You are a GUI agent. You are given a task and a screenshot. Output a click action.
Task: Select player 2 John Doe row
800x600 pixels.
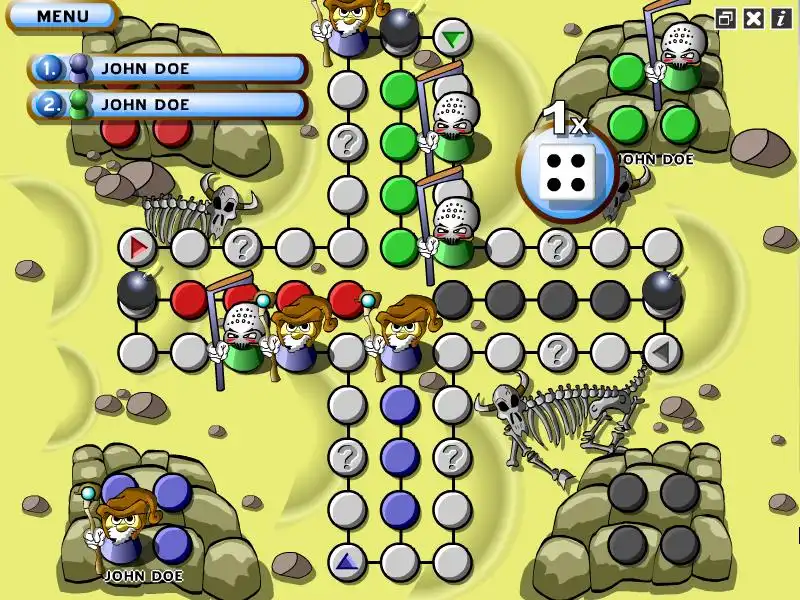pyautogui.click(x=168, y=103)
